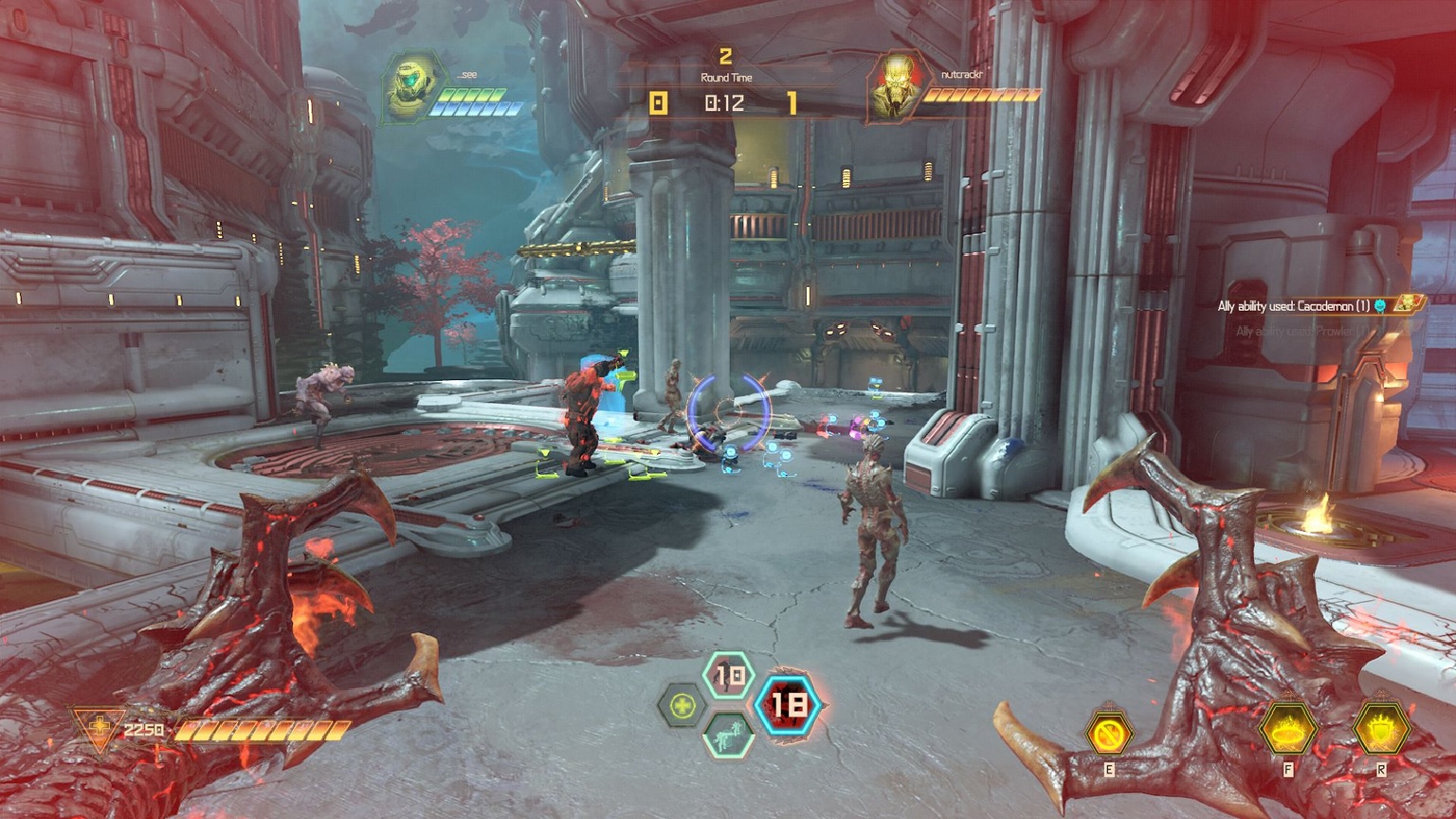This screenshot has height=819, width=1456.
Task: Pick the teal demon pair summon hexagon
Action: pyautogui.click(x=728, y=735)
